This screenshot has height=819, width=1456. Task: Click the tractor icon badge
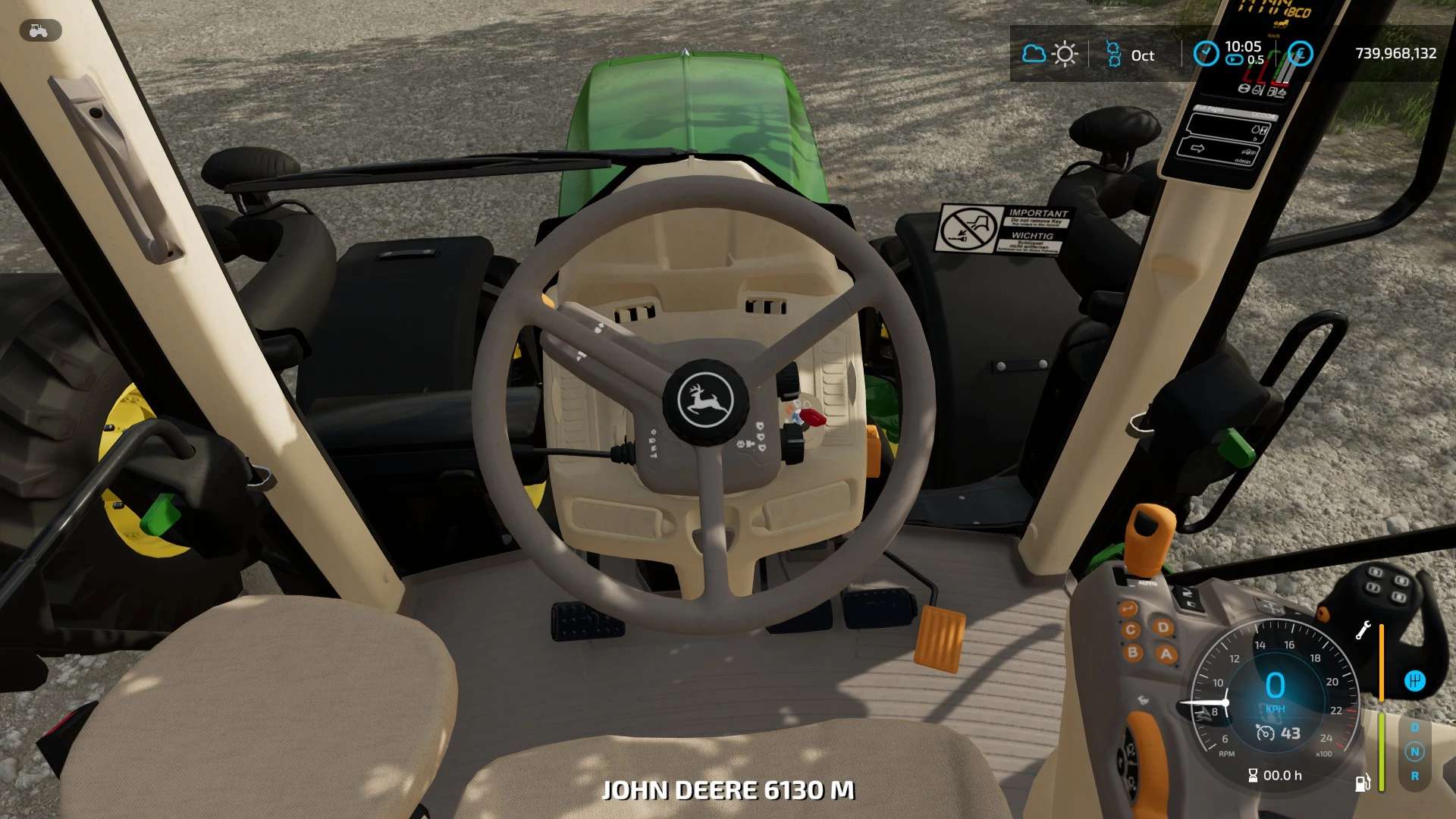39,31
